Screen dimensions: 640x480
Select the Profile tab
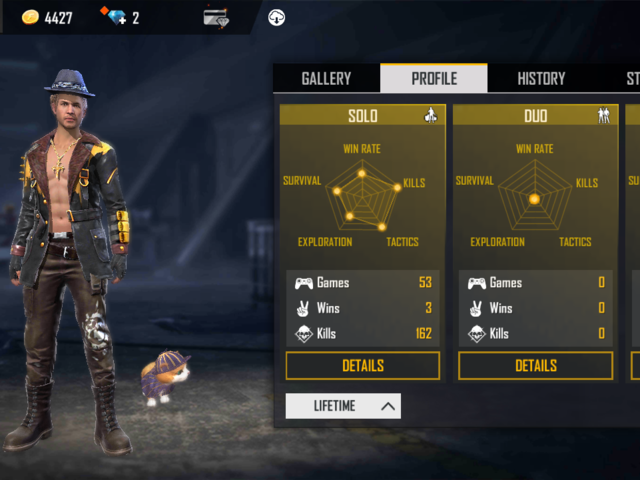434,79
